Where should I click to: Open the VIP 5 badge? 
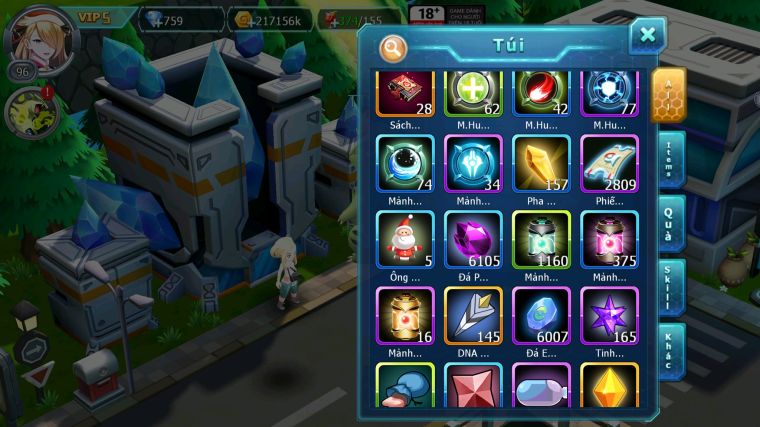coord(97,18)
